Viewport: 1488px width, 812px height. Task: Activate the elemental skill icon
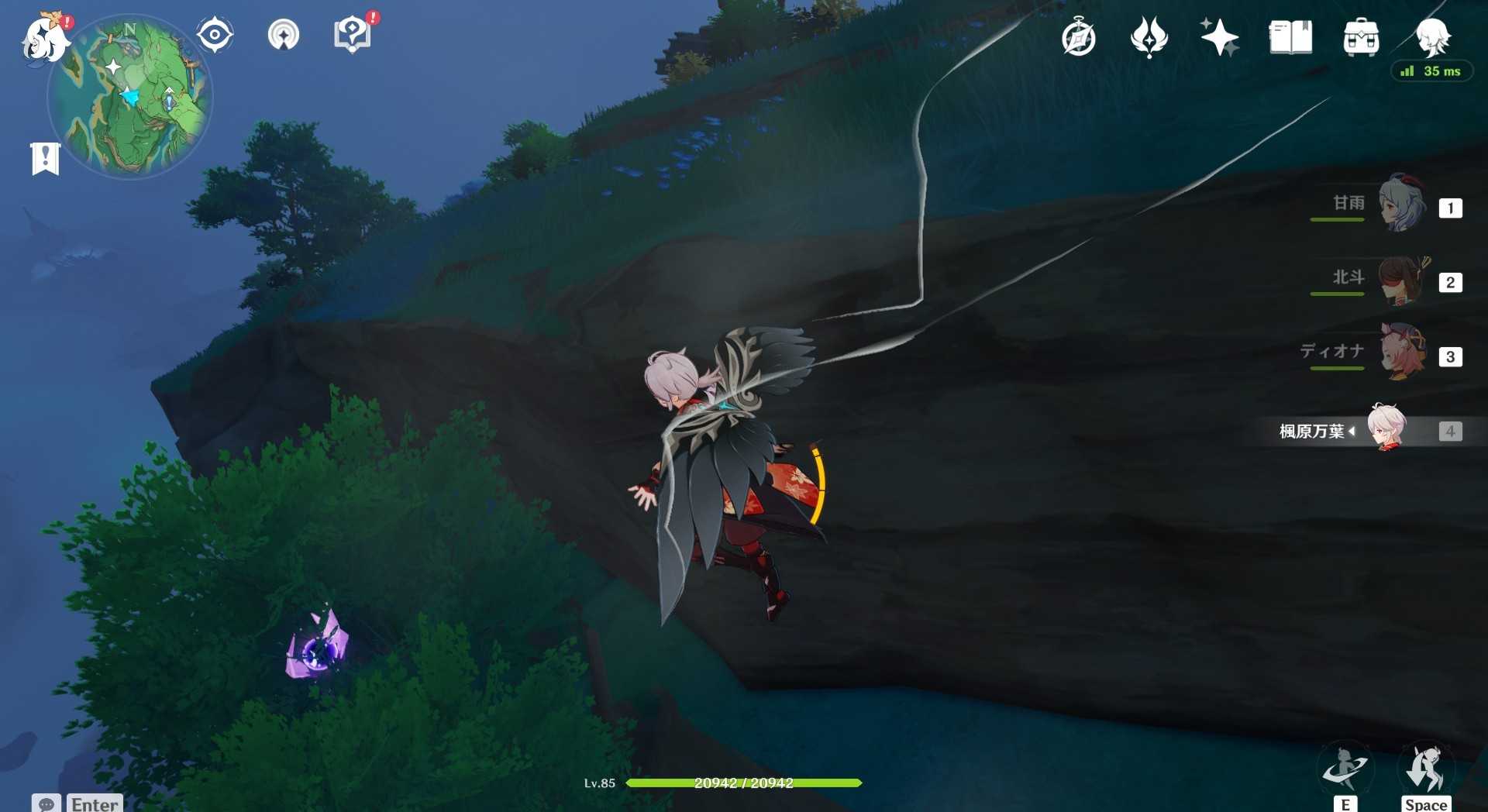coord(1345,769)
